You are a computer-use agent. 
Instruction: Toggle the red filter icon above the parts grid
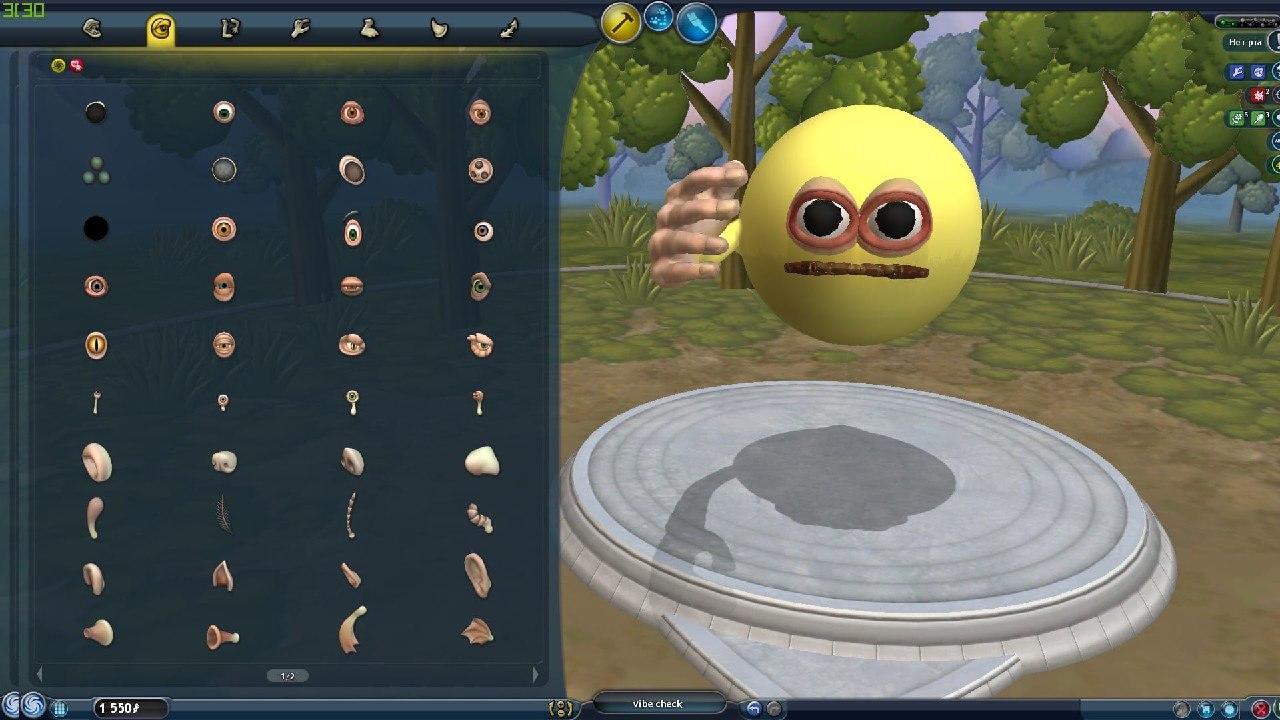tap(77, 67)
